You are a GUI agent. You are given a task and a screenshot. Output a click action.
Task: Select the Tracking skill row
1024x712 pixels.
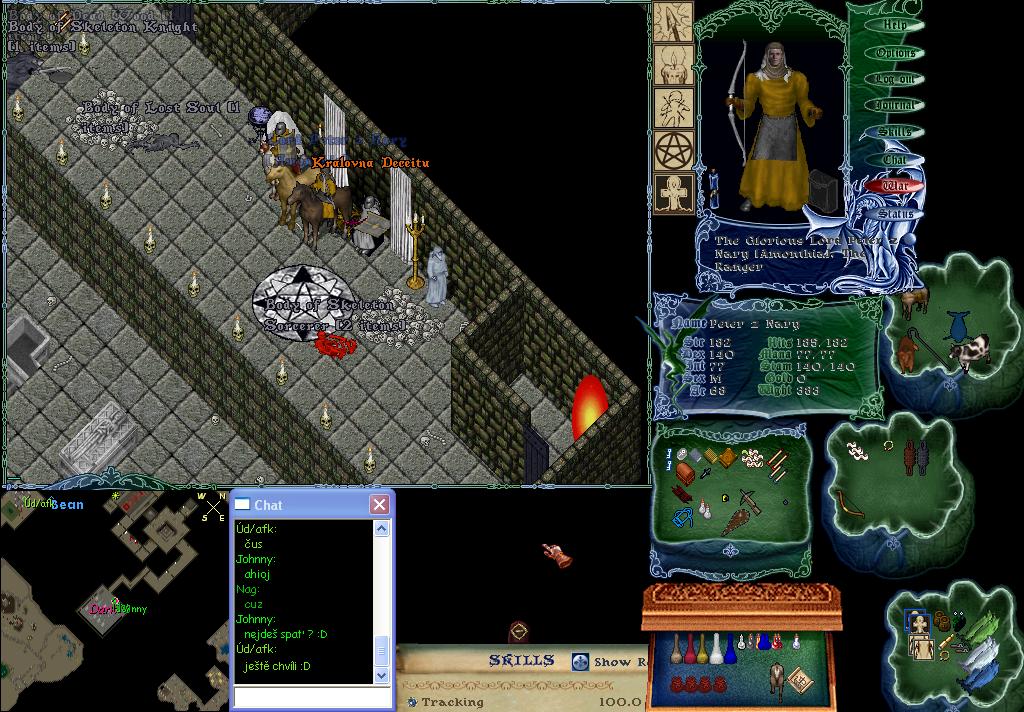click(x=452, y=702)
